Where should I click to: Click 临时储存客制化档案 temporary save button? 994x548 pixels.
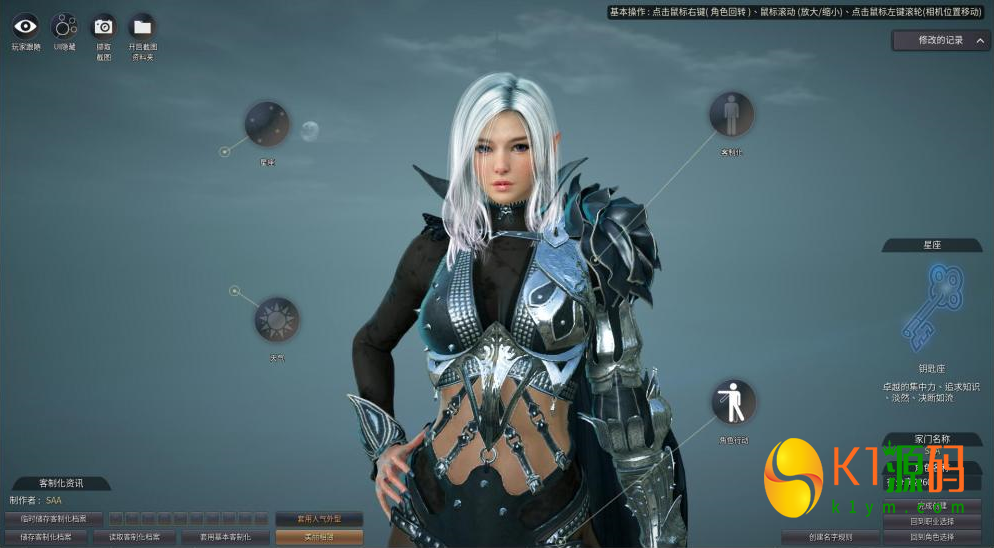53,519
